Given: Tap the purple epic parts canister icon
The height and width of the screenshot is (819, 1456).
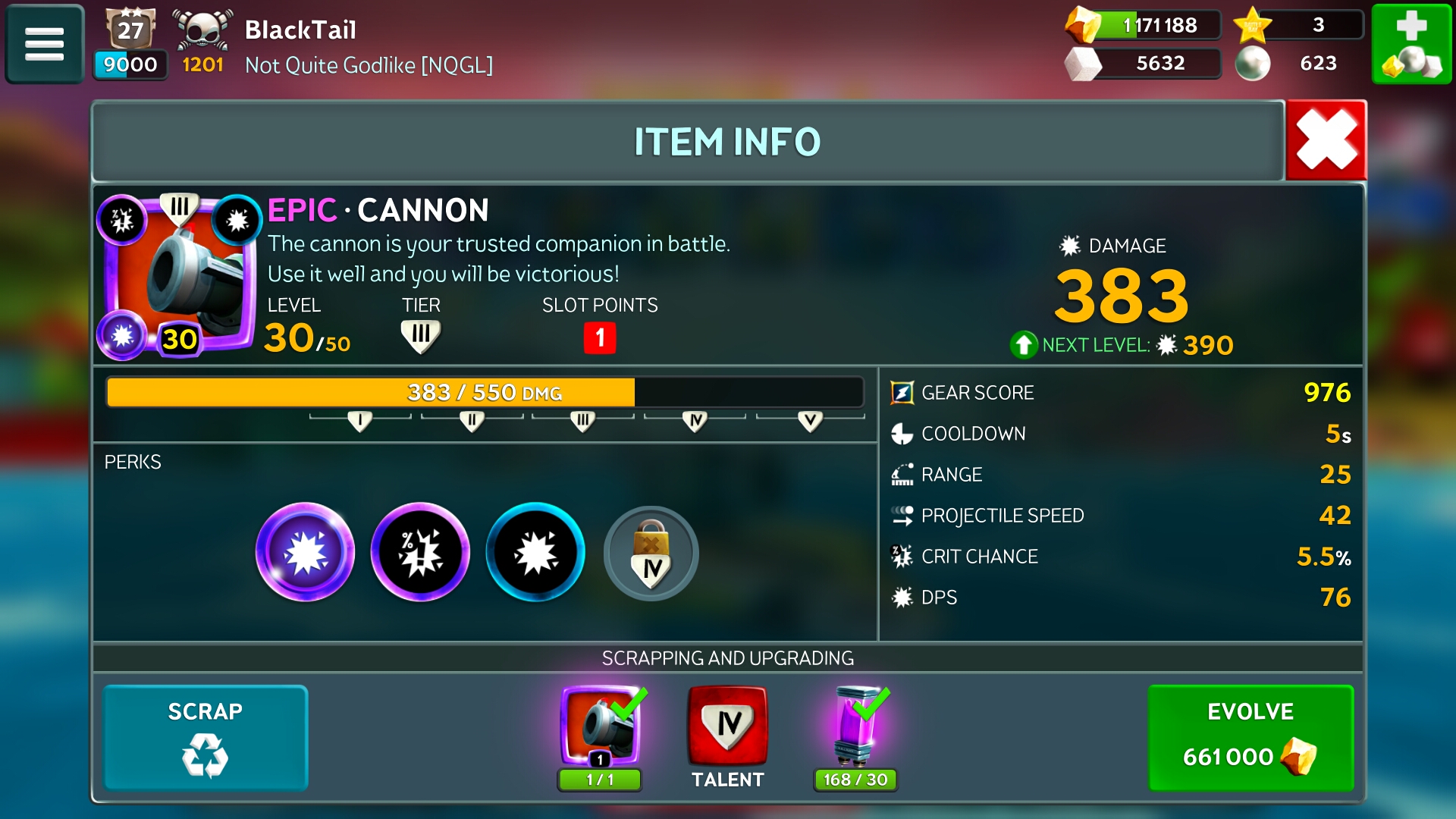Looking at the screenshot, I should tap(856, 726).
